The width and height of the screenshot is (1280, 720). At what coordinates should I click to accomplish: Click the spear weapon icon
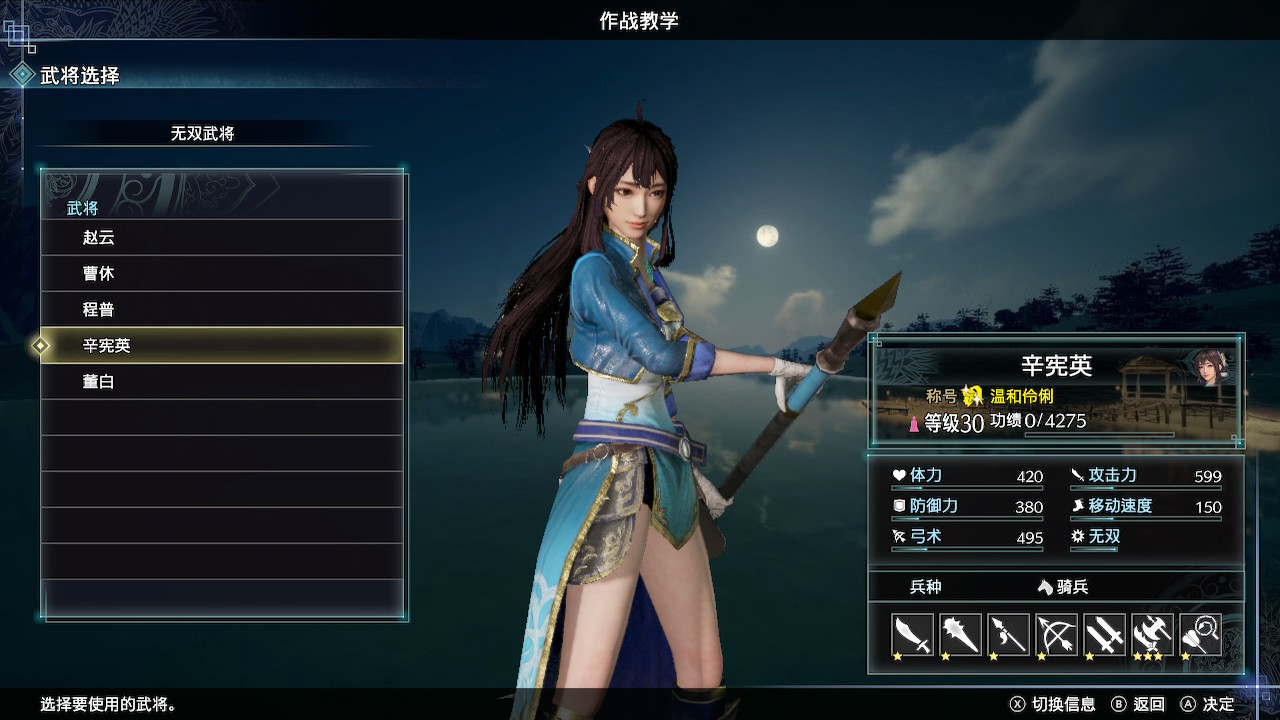[x=1008, y=634]
